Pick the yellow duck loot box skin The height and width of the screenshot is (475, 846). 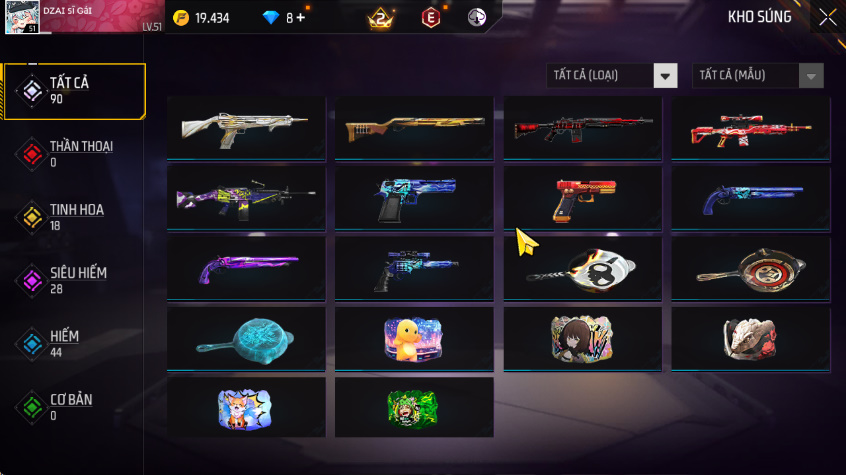(x=414, y=337)
